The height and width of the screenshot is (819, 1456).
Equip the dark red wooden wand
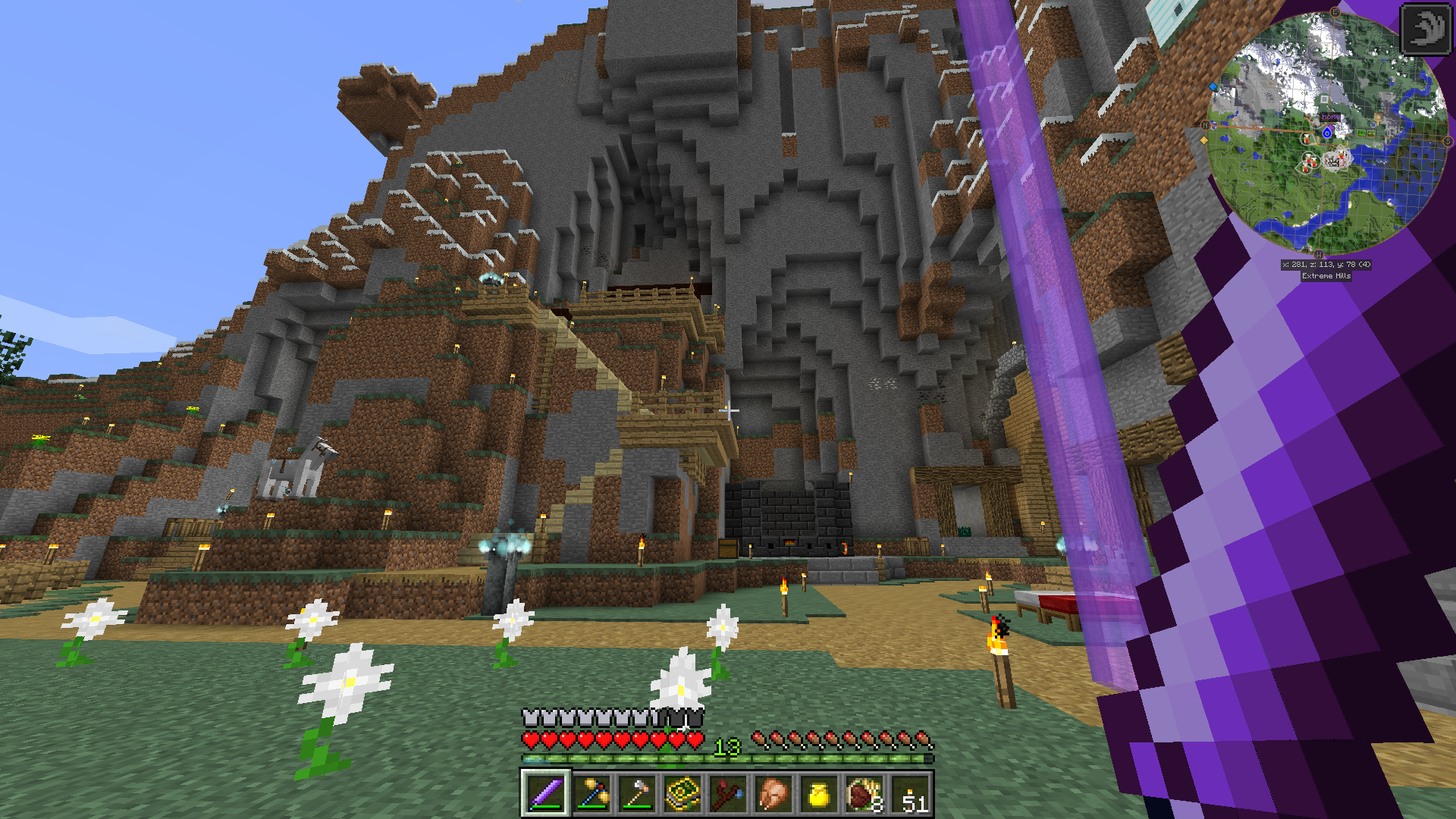click(x=727, y=794)
